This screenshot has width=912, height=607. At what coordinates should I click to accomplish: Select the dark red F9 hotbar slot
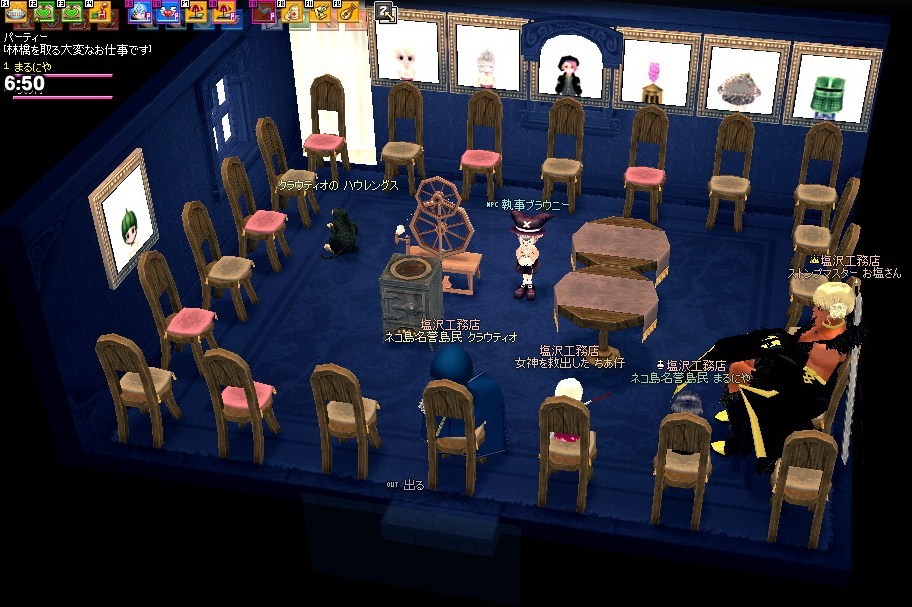point(263,13)
